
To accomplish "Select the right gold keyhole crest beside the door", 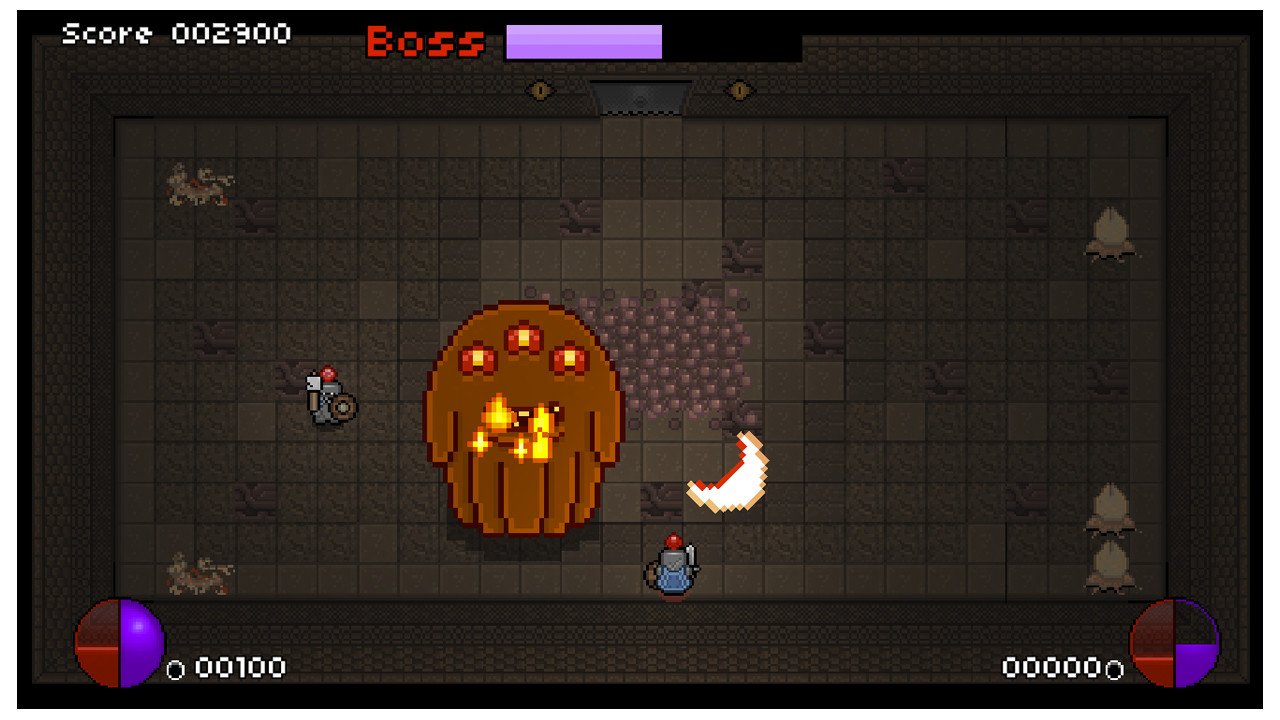I will [740, 90].
